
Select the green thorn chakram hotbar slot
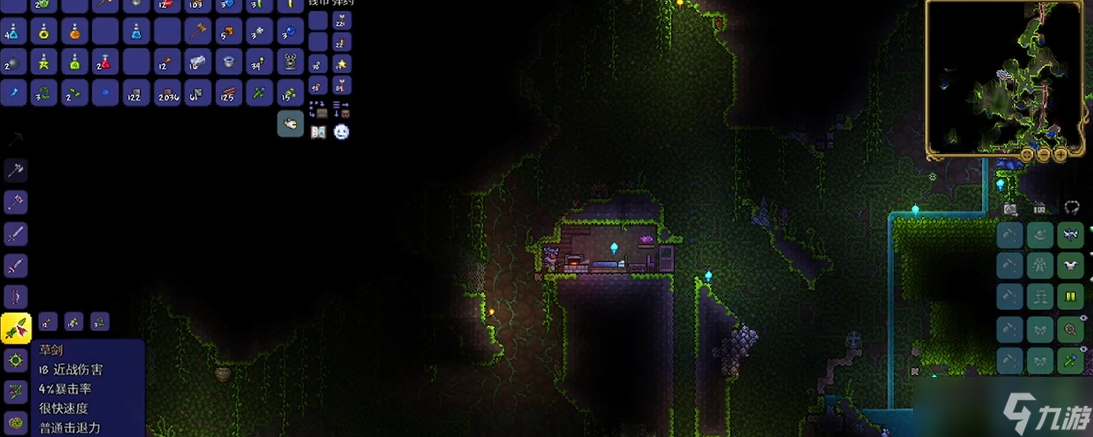coord(15,359)
